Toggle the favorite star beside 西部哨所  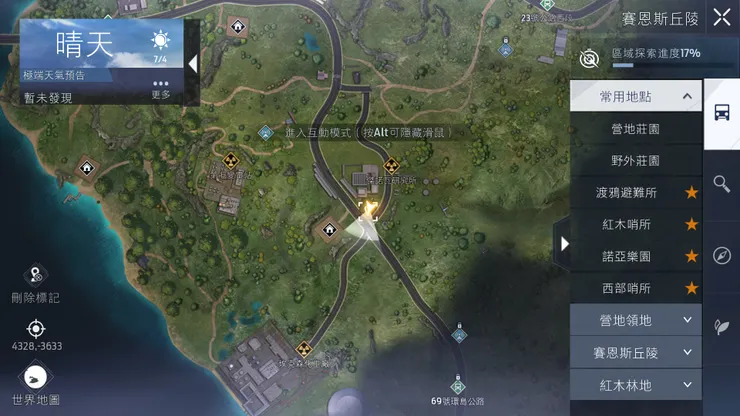coord(691,288)
